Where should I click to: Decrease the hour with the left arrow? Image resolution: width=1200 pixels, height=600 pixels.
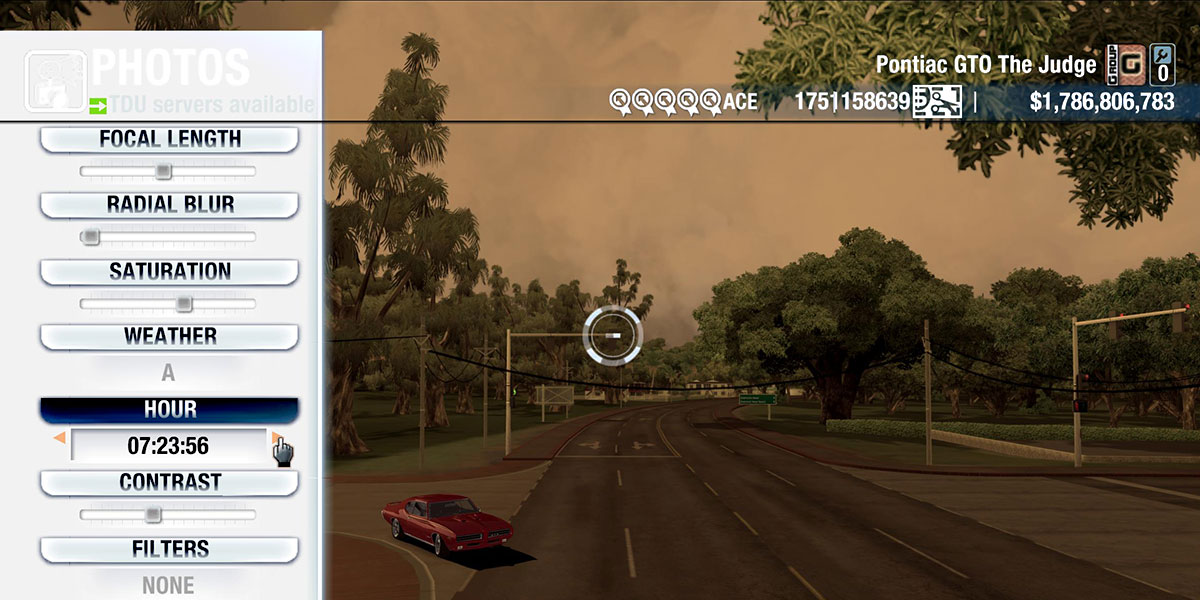click(60, 438)
